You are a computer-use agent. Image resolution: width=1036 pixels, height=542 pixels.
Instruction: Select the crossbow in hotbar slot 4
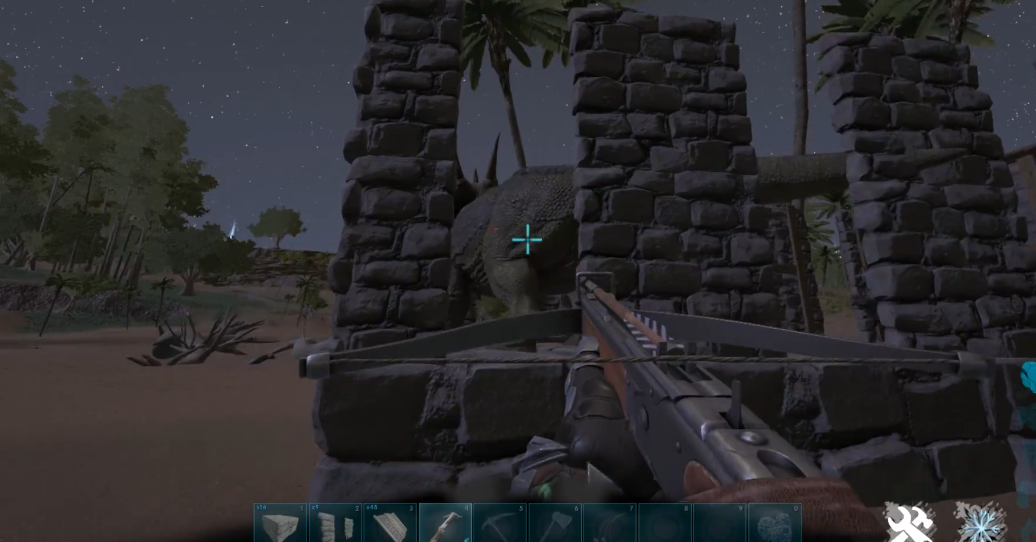click(445, 523)
